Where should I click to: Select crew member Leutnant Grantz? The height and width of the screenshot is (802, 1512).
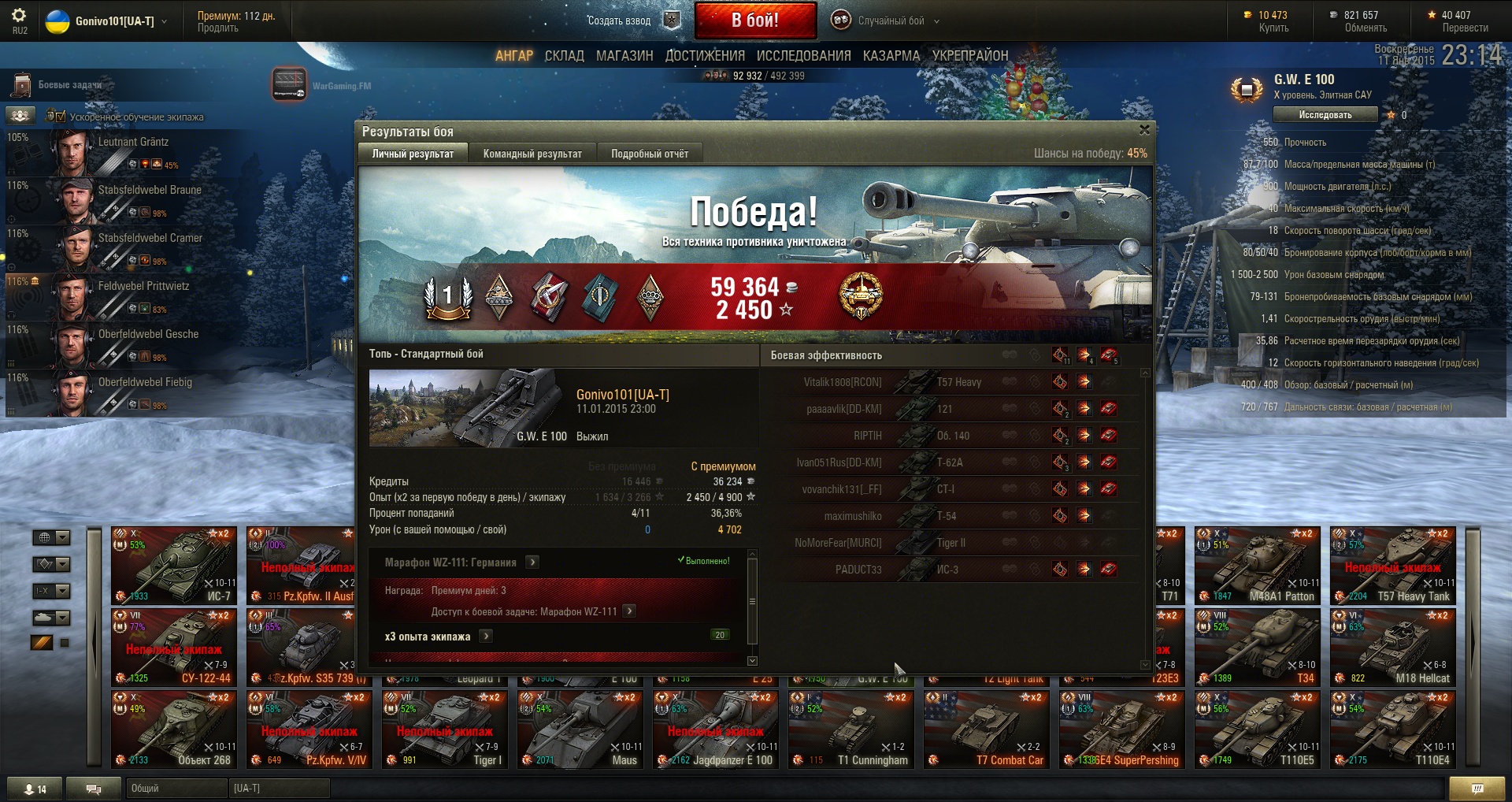click(133, 142)
